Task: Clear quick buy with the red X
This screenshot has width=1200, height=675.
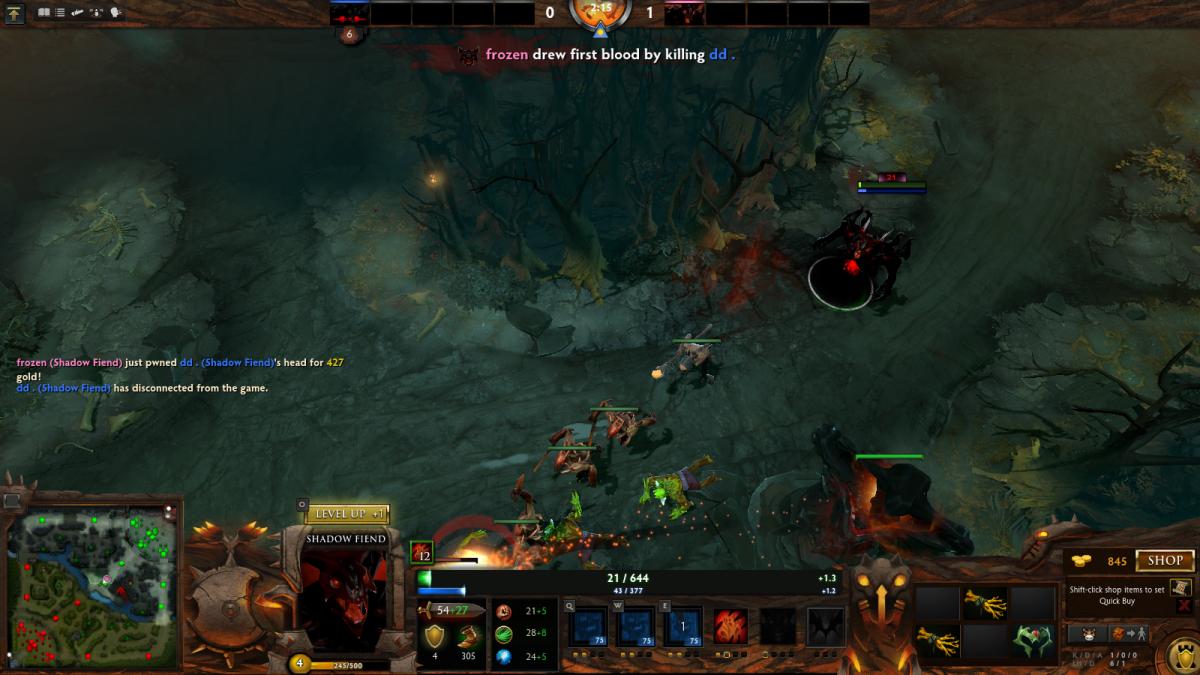Action: click(1184, 605)
